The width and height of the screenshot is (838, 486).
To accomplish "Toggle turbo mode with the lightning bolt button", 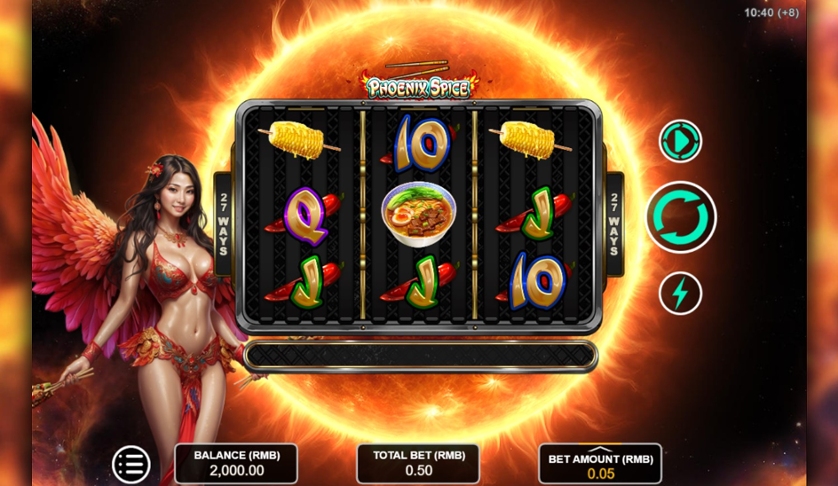I will pyautogui.click(x=680, y=293).
